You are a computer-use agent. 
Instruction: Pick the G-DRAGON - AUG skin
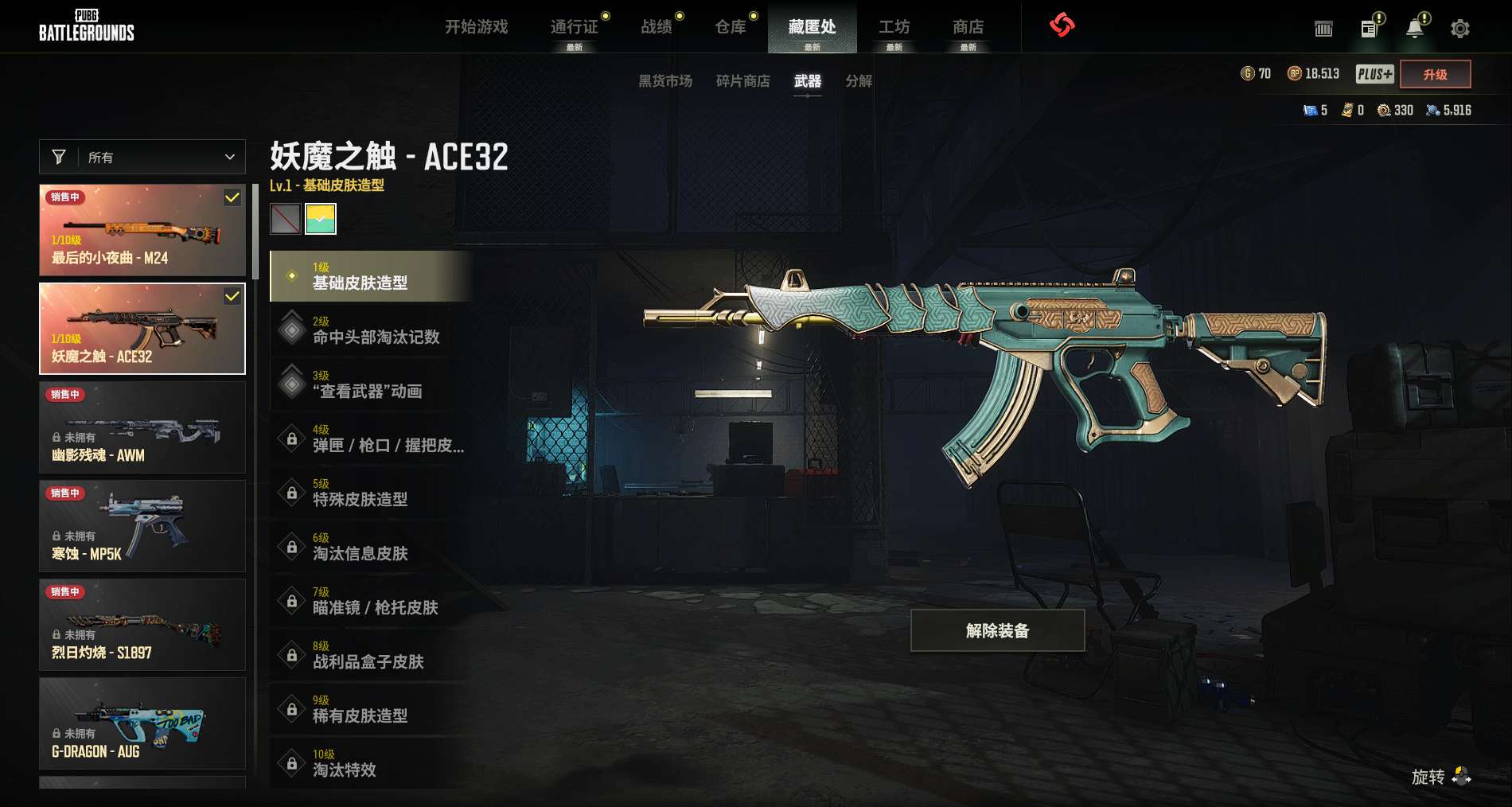(142, 723)
